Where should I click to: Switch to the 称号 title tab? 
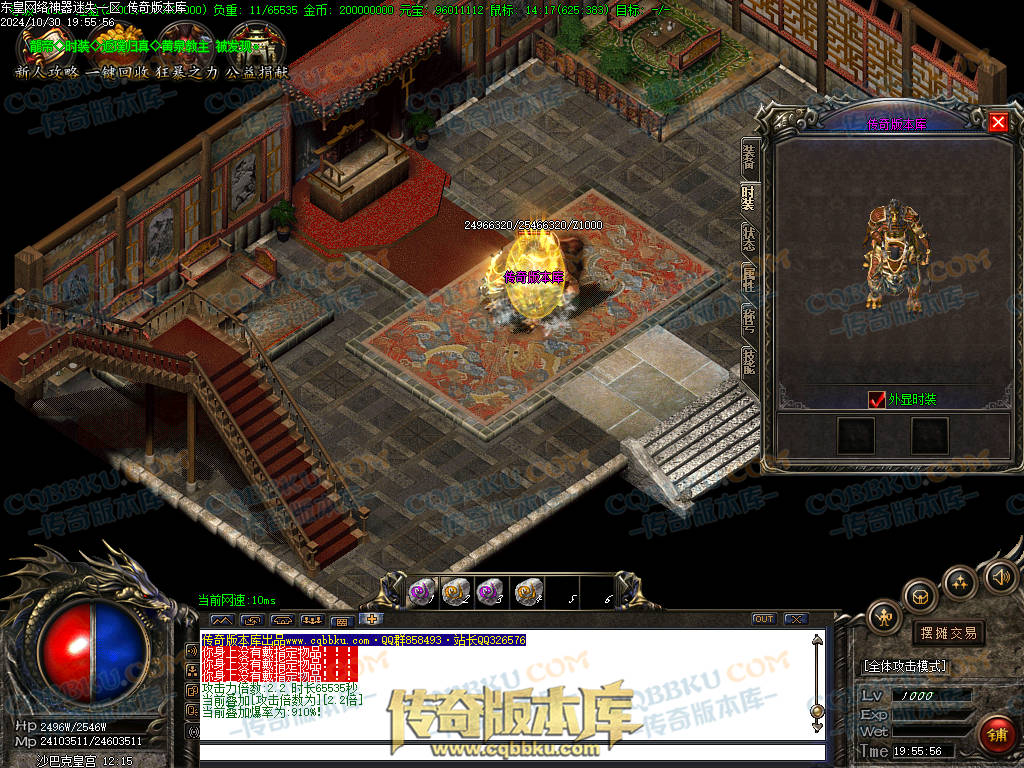pyautogui.click(x=748, y=321)
